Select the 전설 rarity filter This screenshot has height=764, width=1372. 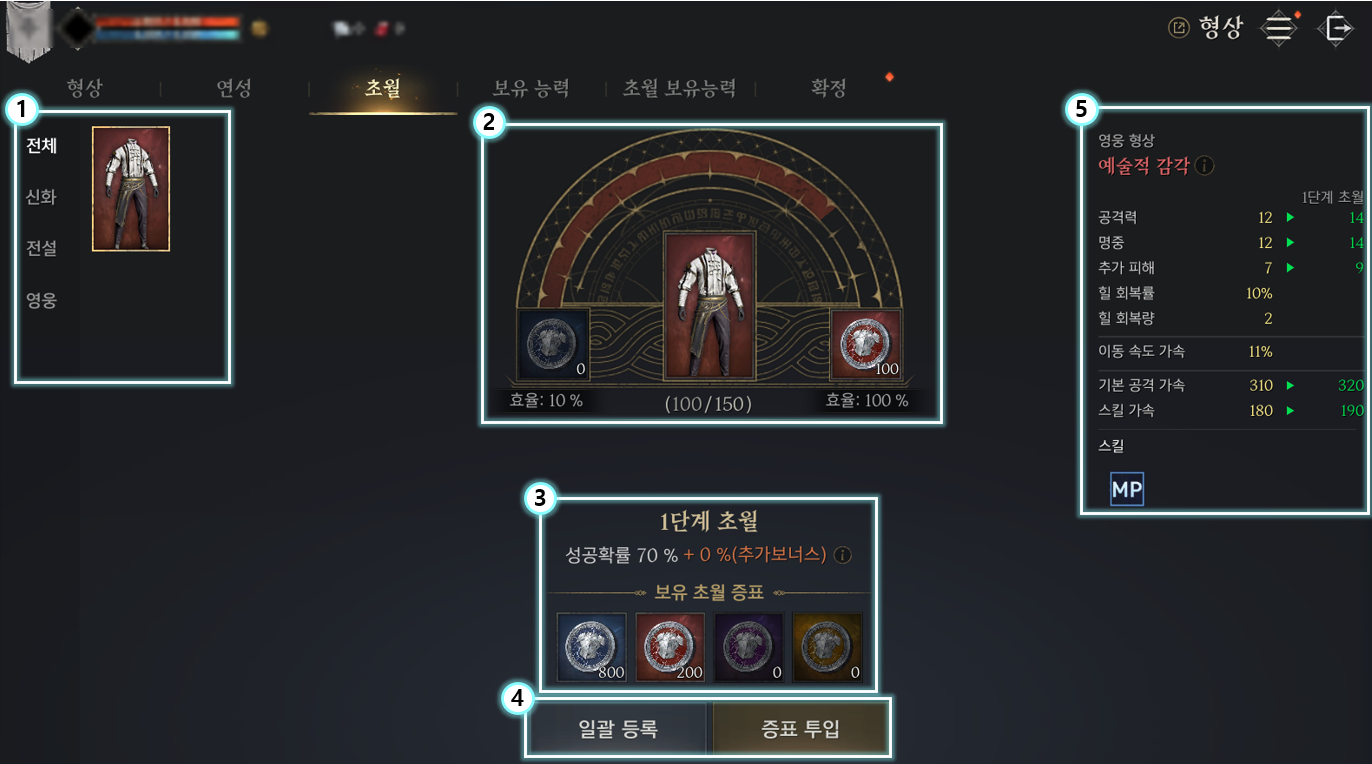(38, 247)
